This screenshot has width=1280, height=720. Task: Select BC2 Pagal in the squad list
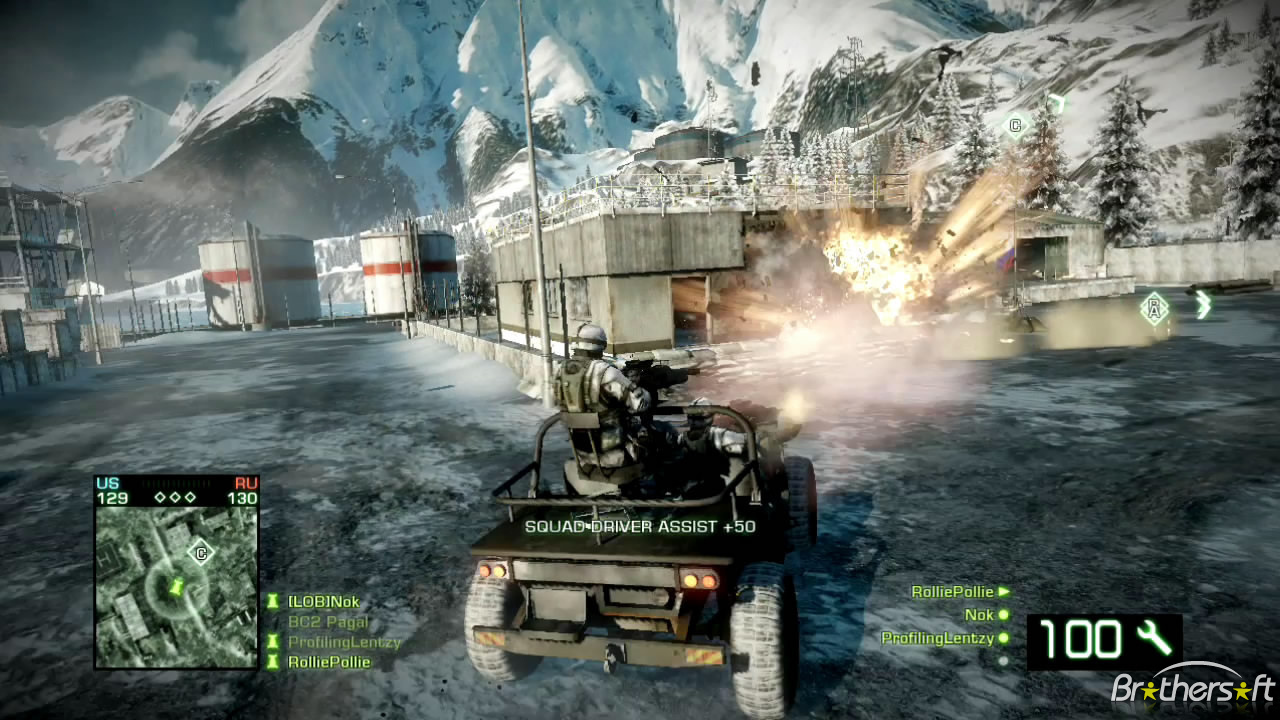pyautogui.click(x=327, y=622)
